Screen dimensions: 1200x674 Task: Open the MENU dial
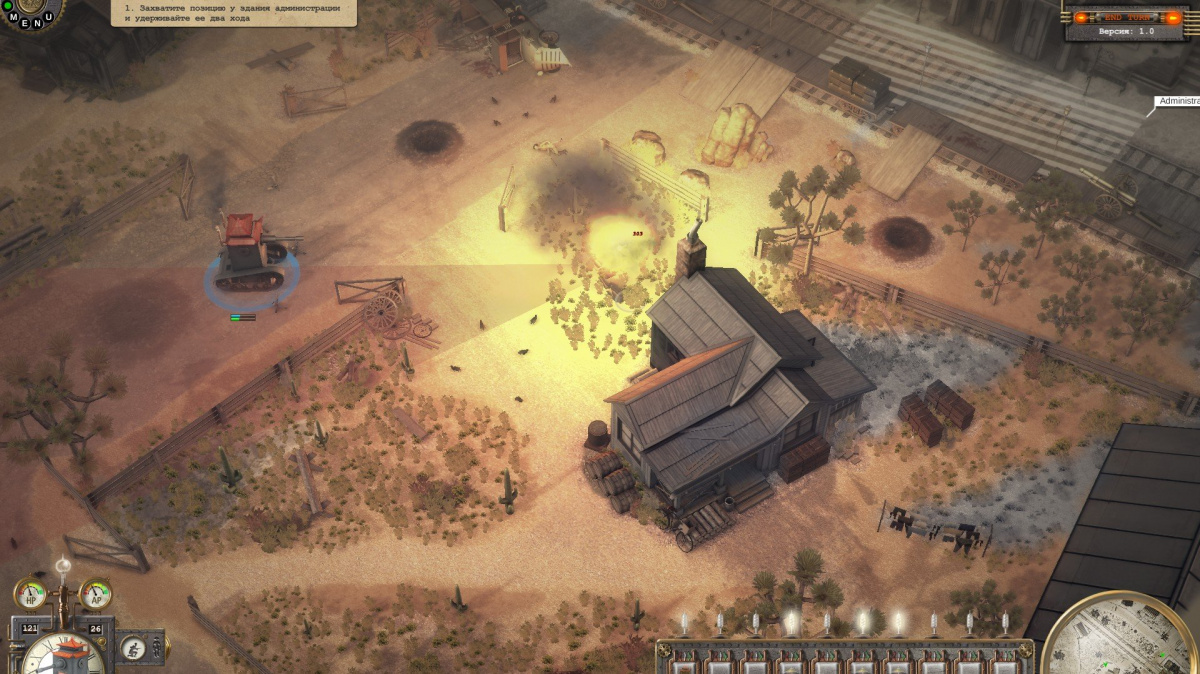[x=28, y=14]
